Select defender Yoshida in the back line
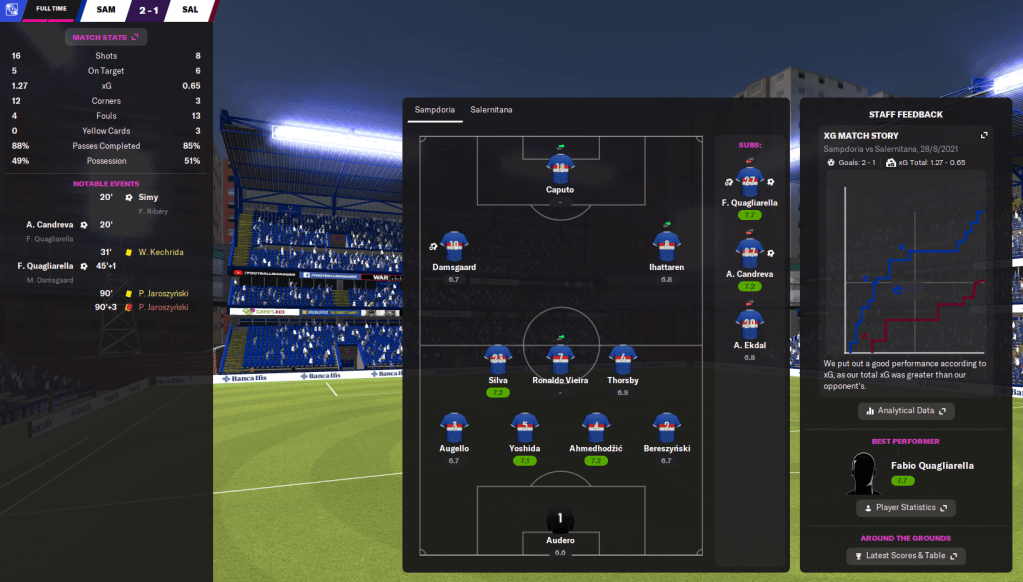 (525, 428)
